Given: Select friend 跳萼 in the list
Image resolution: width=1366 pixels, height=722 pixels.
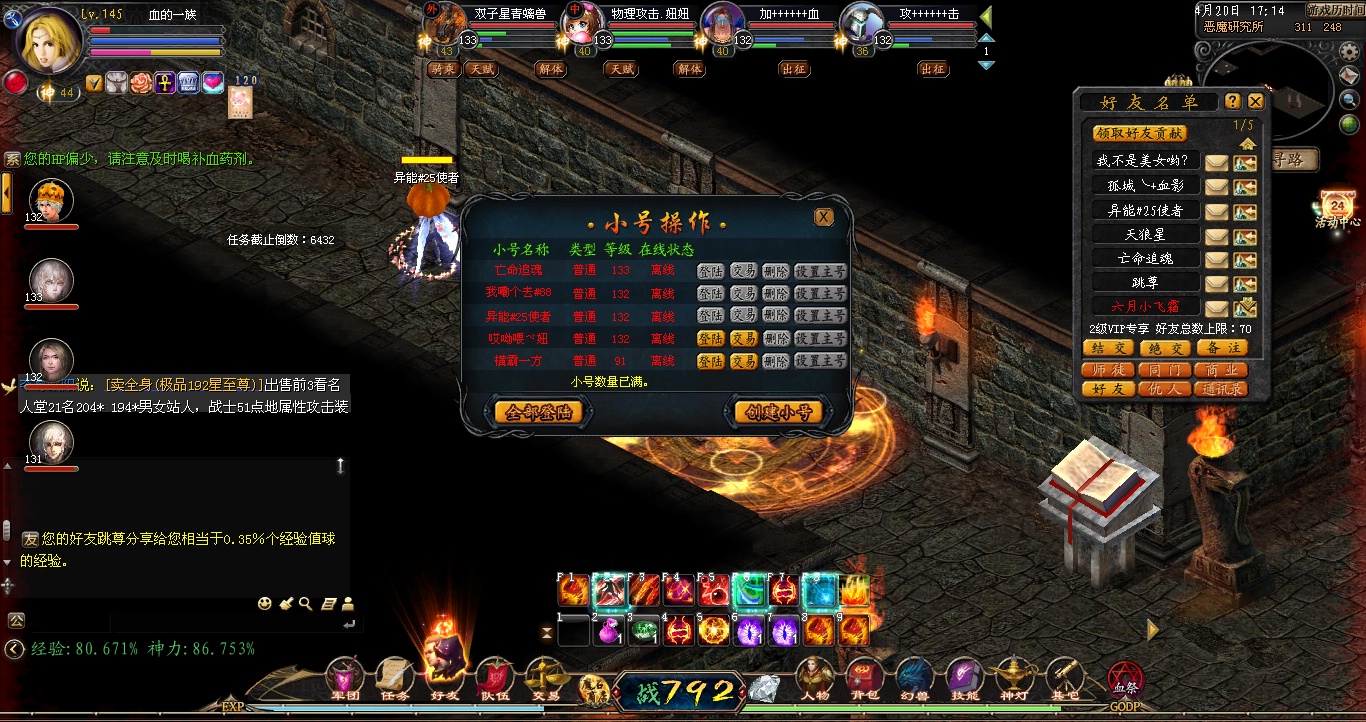Looking at the screenshot, I should tap(1144, 283).
